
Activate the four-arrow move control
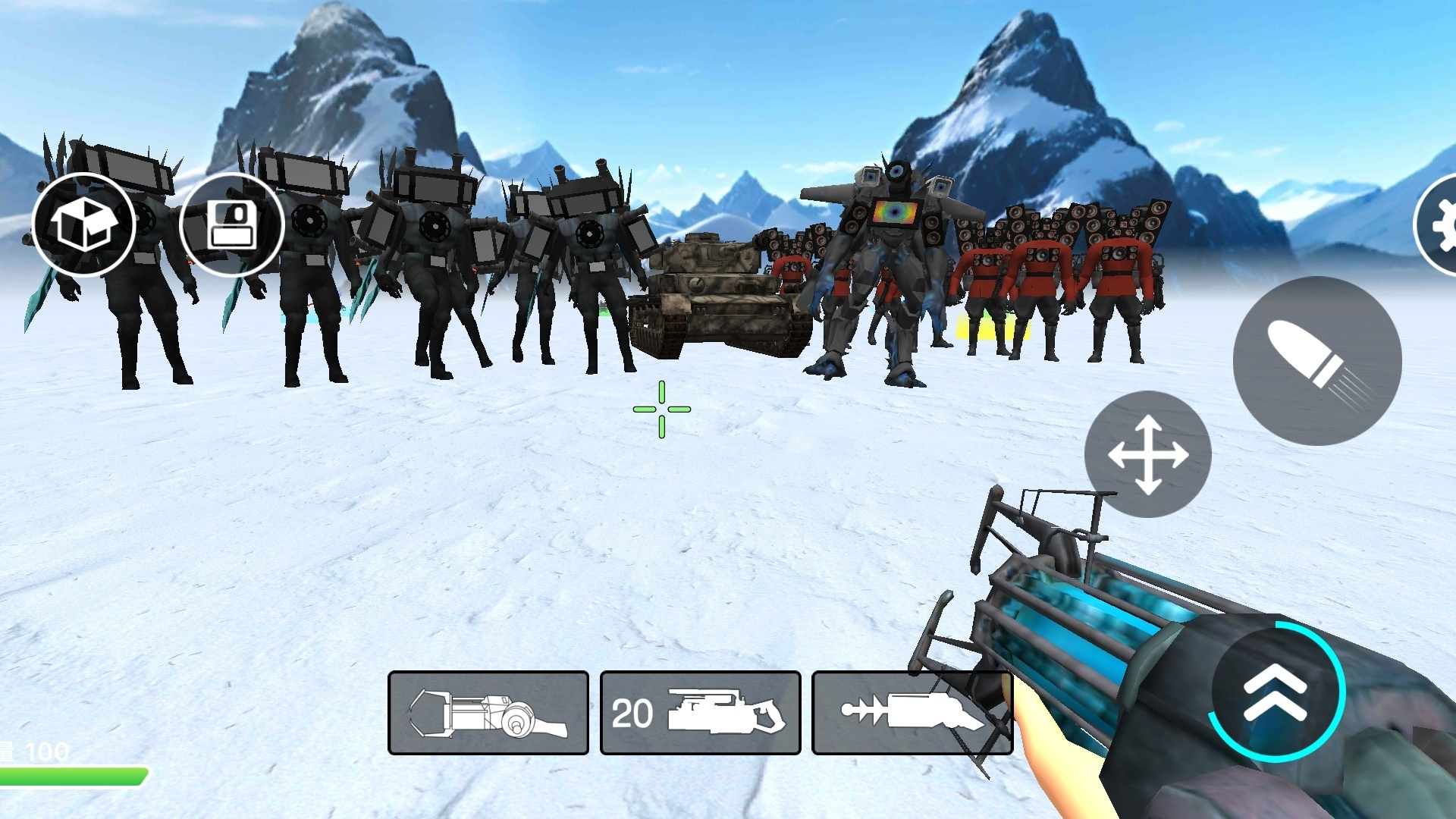1147,454
